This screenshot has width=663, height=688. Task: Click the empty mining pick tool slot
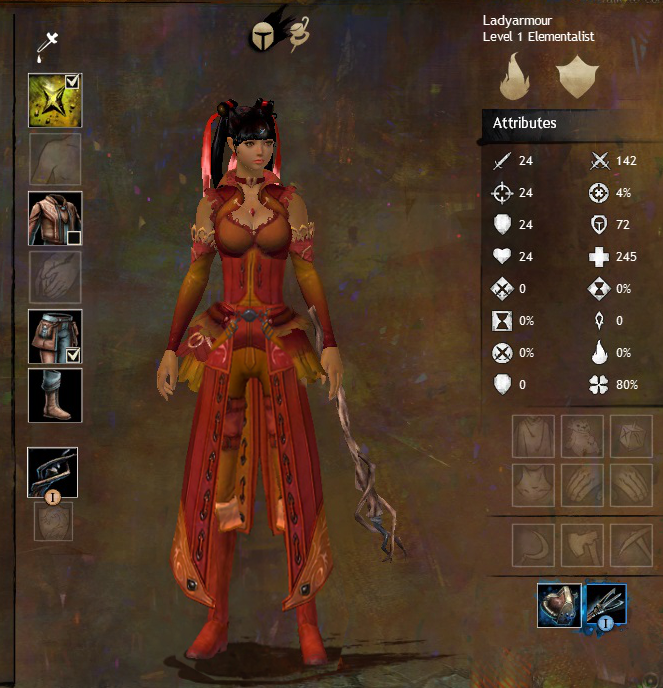point(629,544)
